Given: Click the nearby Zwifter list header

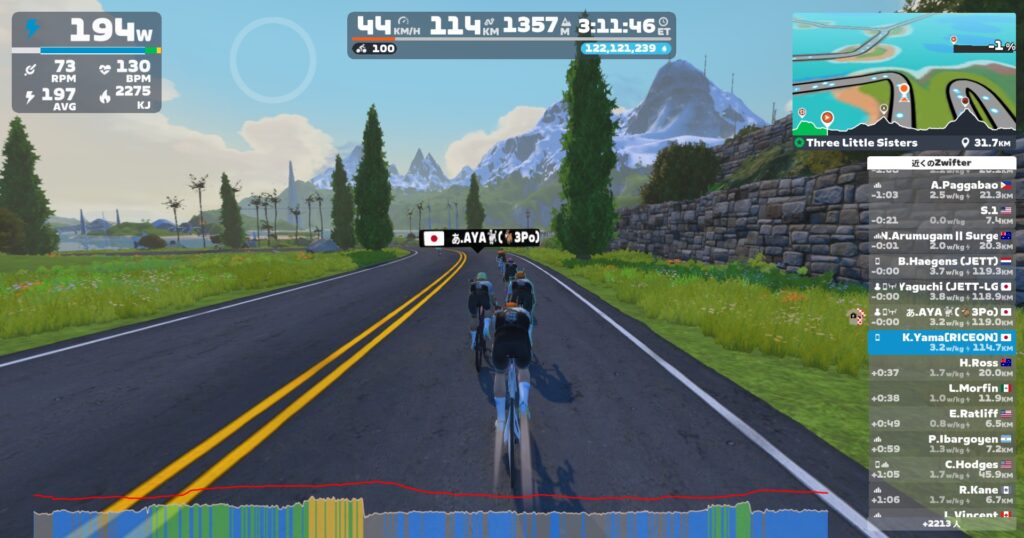Looking at the screenshot, I should coord(941,163).
